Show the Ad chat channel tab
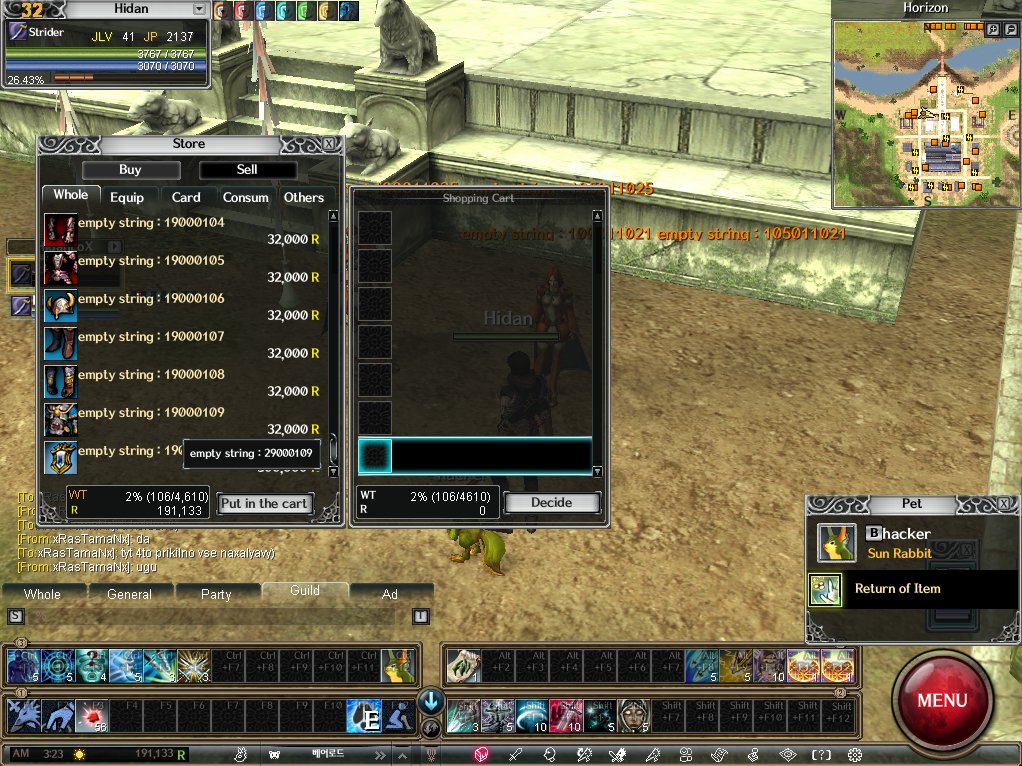Screen dimensions: 1022x766 390,594
